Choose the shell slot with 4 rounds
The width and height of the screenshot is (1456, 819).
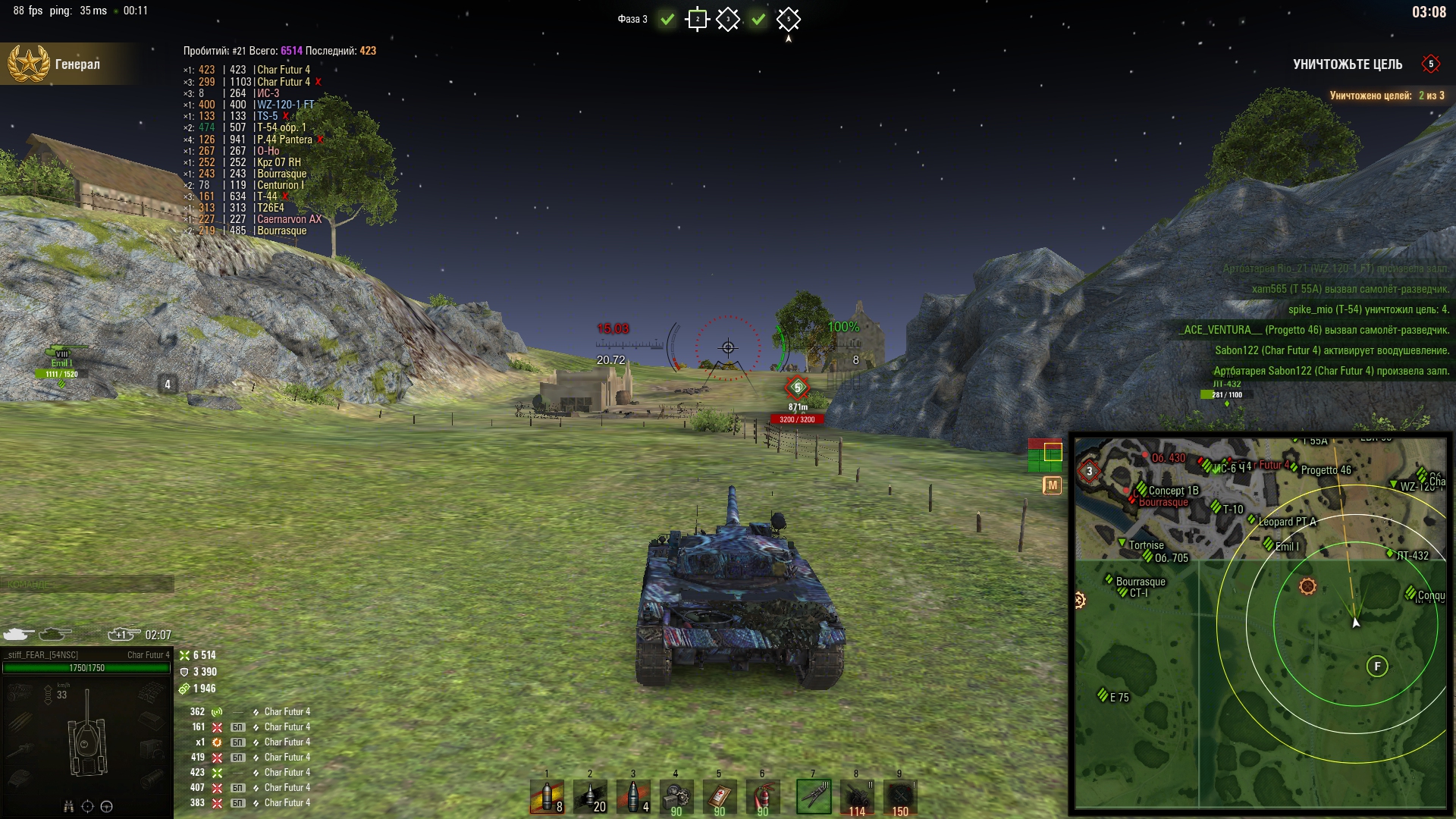pos(633,798)
